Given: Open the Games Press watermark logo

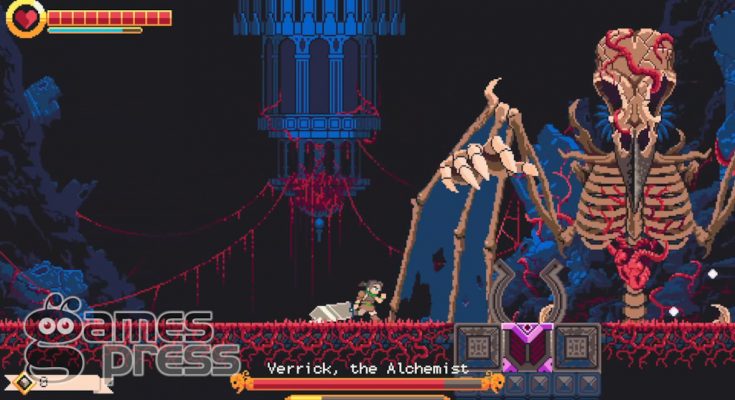Looking at the screenshot, I should [x=125, y=338].
